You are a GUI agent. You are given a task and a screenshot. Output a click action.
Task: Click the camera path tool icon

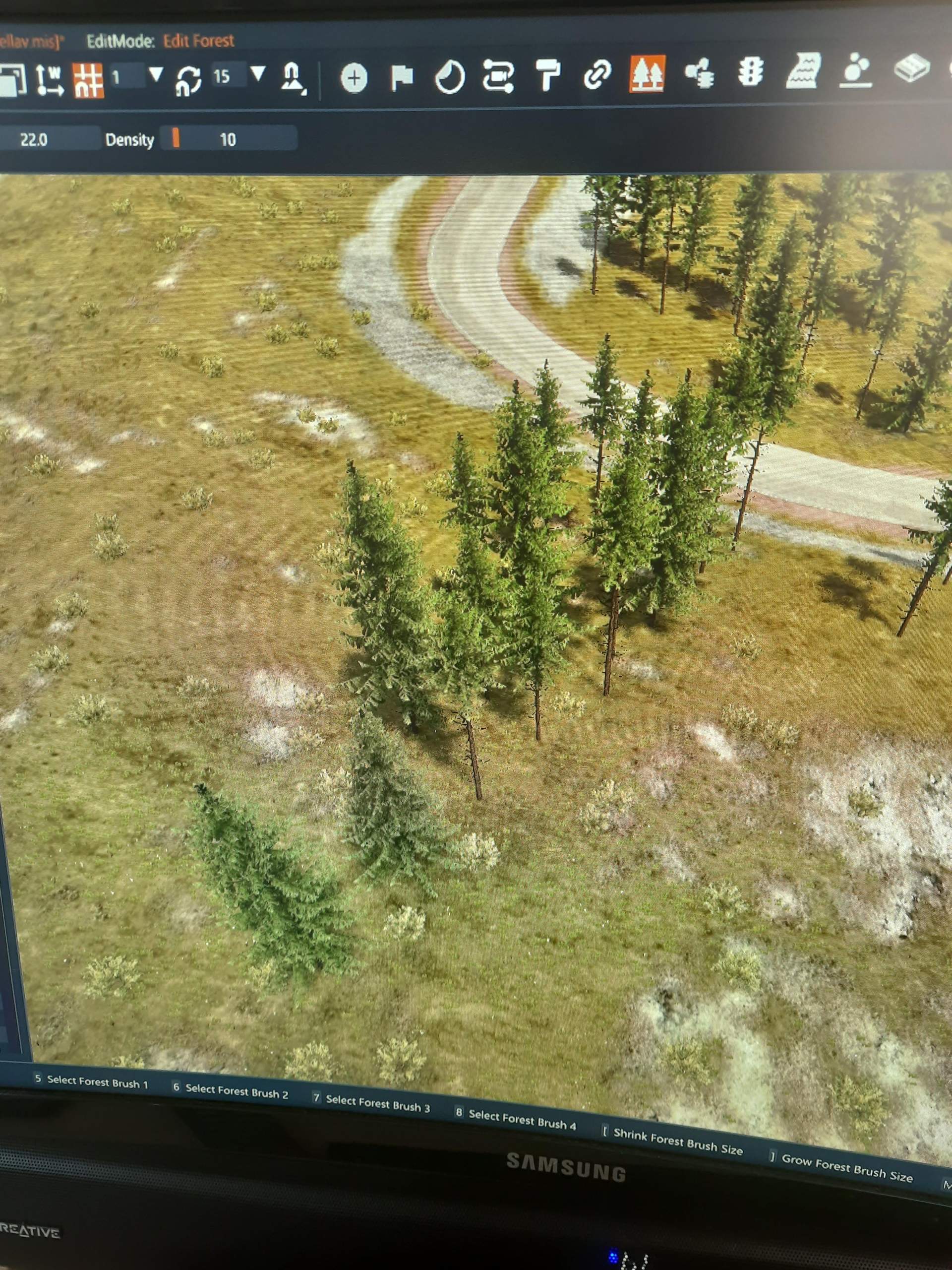click(499, 77)
